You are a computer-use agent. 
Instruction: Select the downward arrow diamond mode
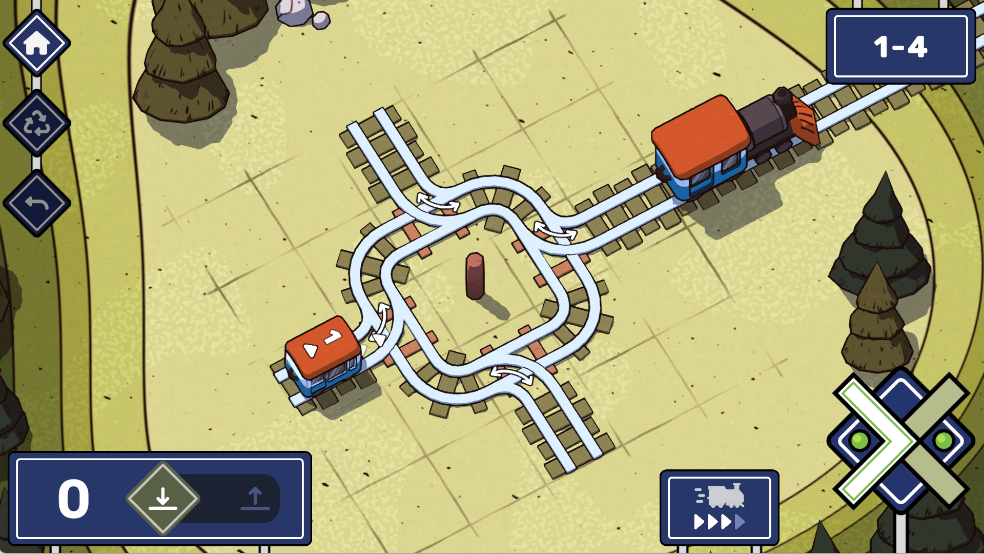tap(163, 497)
